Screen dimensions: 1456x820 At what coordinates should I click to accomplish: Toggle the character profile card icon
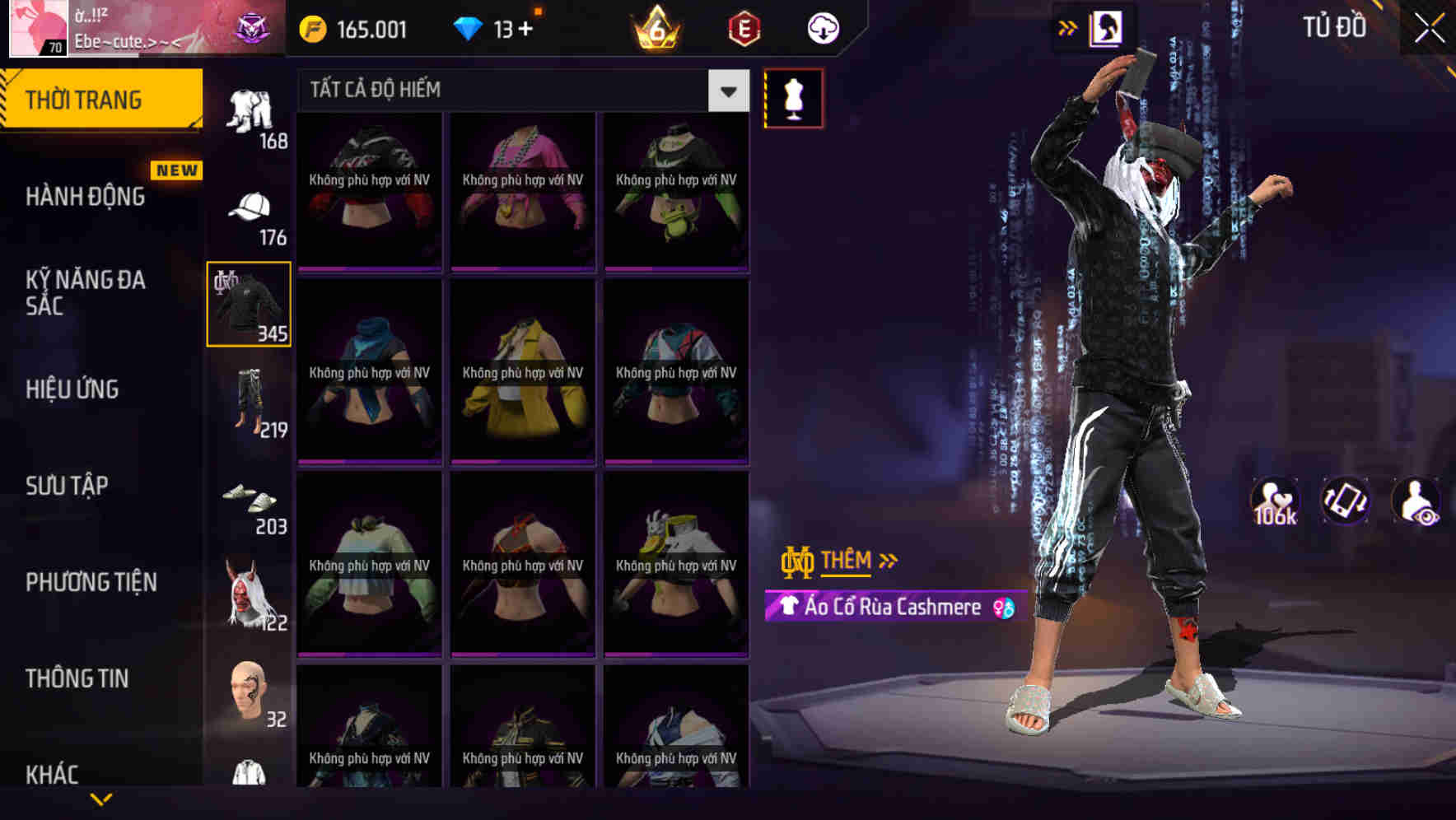point(1108,27)
